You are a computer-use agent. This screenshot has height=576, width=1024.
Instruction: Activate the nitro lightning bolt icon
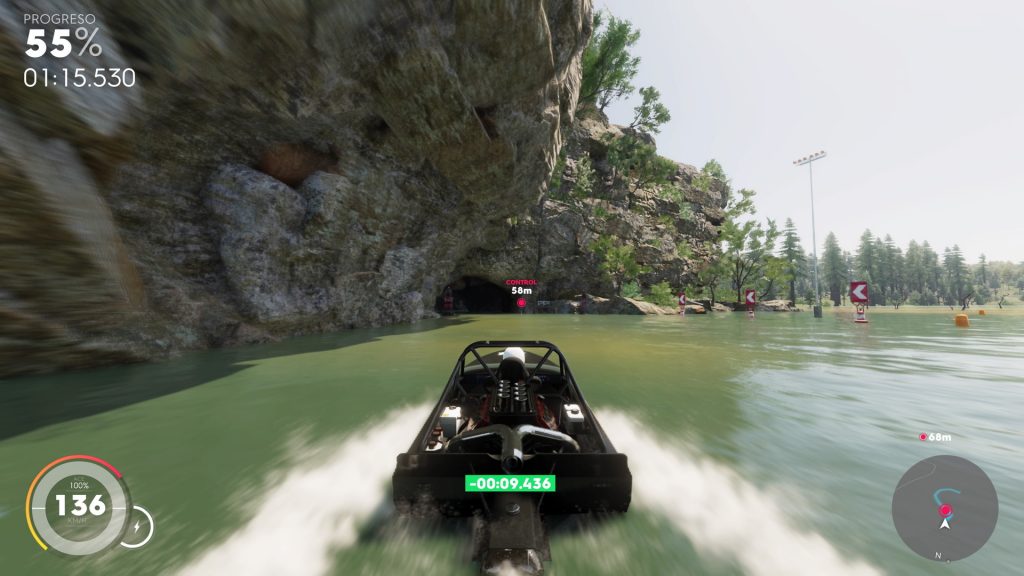(x=136, y=524)
